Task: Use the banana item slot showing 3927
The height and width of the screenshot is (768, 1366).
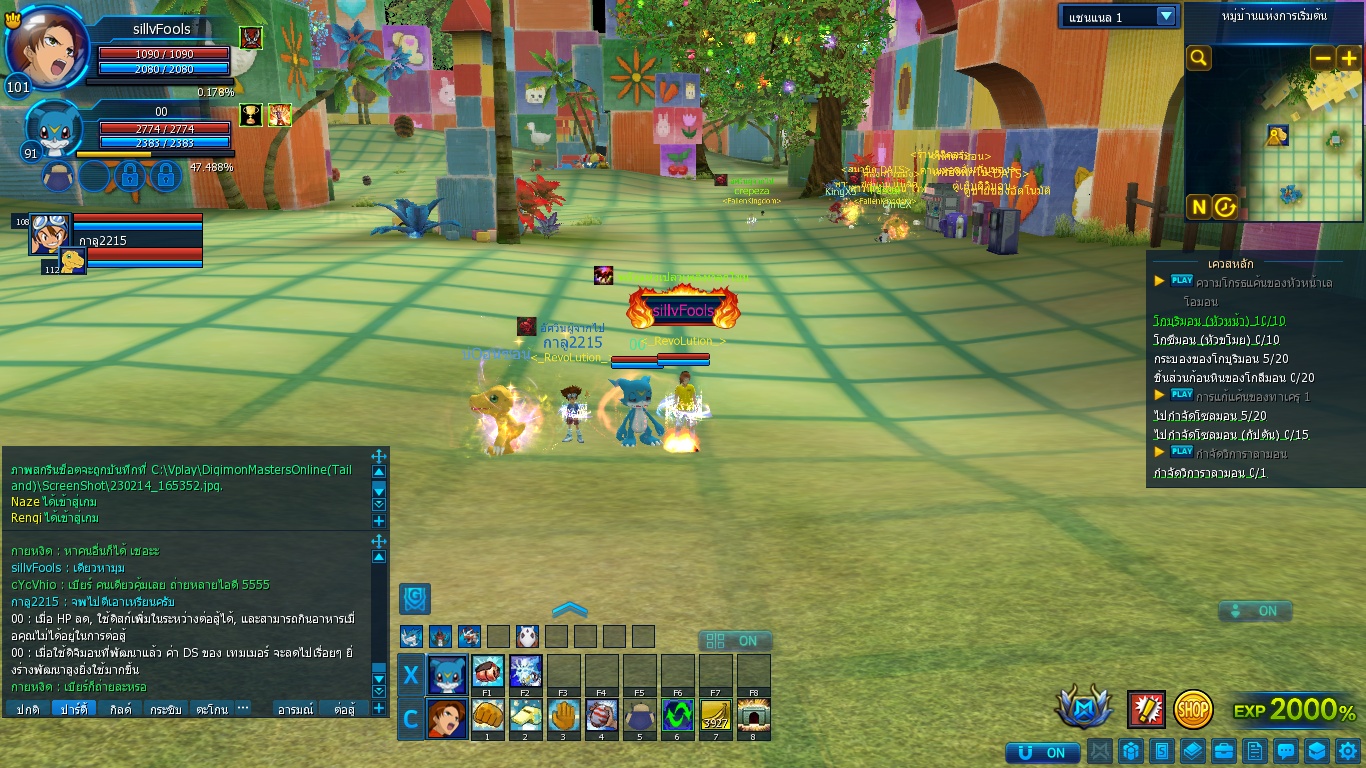Action: point(715,717)
